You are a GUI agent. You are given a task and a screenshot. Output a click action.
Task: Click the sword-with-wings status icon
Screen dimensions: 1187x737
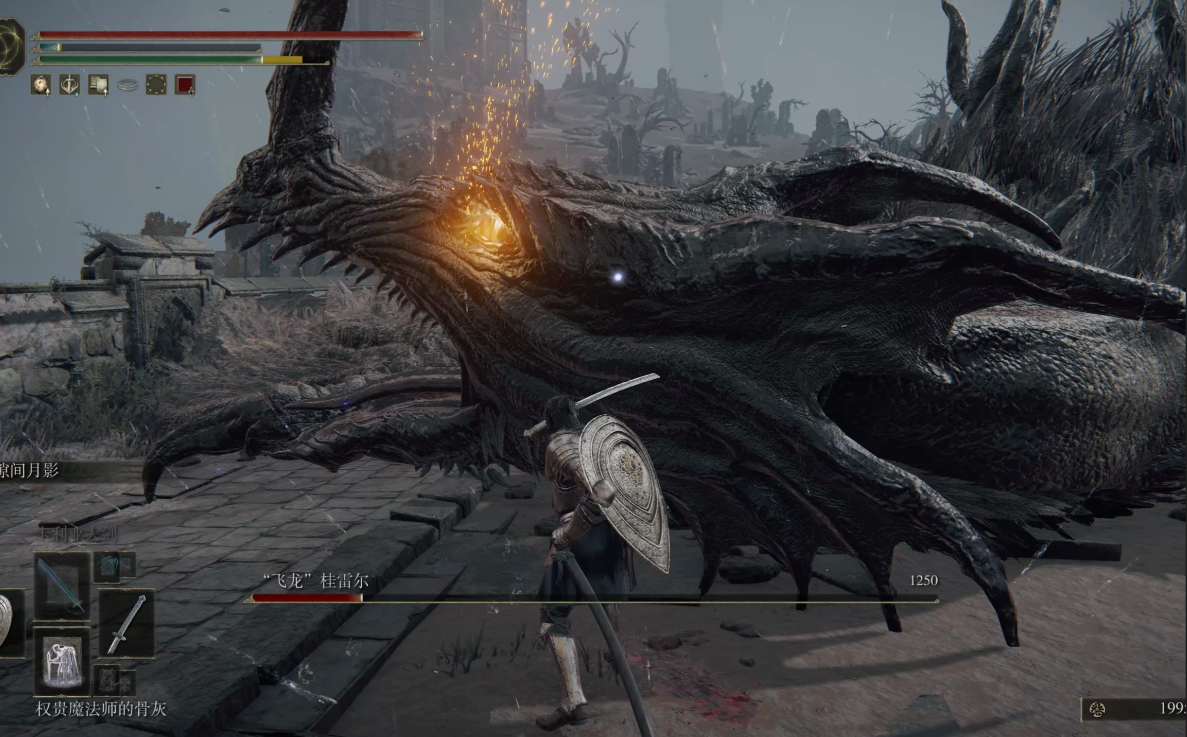[69, 85]
